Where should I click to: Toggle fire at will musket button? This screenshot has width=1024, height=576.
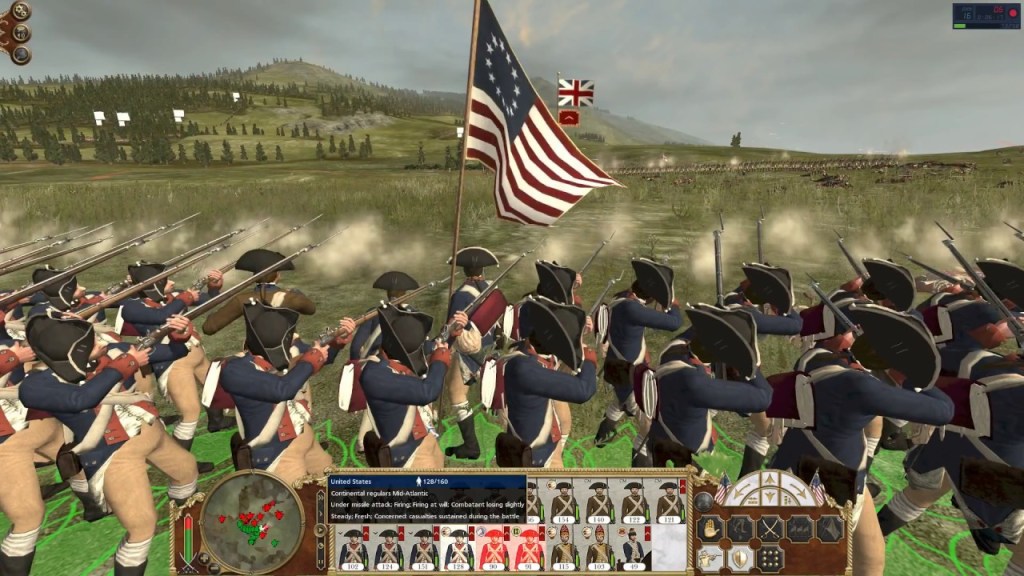tap(710, 558)
